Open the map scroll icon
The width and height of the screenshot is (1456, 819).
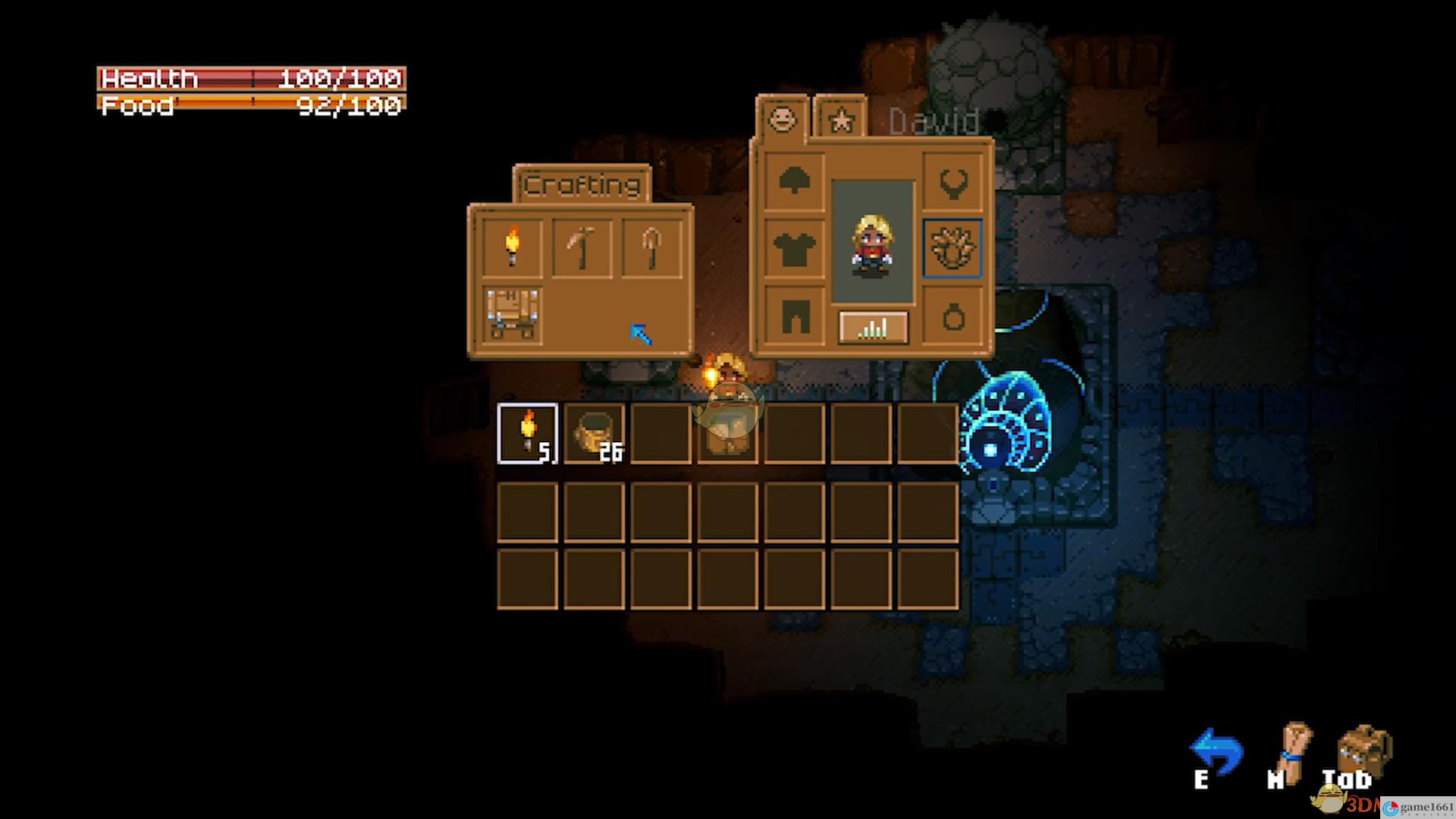tap(1294, 751)
